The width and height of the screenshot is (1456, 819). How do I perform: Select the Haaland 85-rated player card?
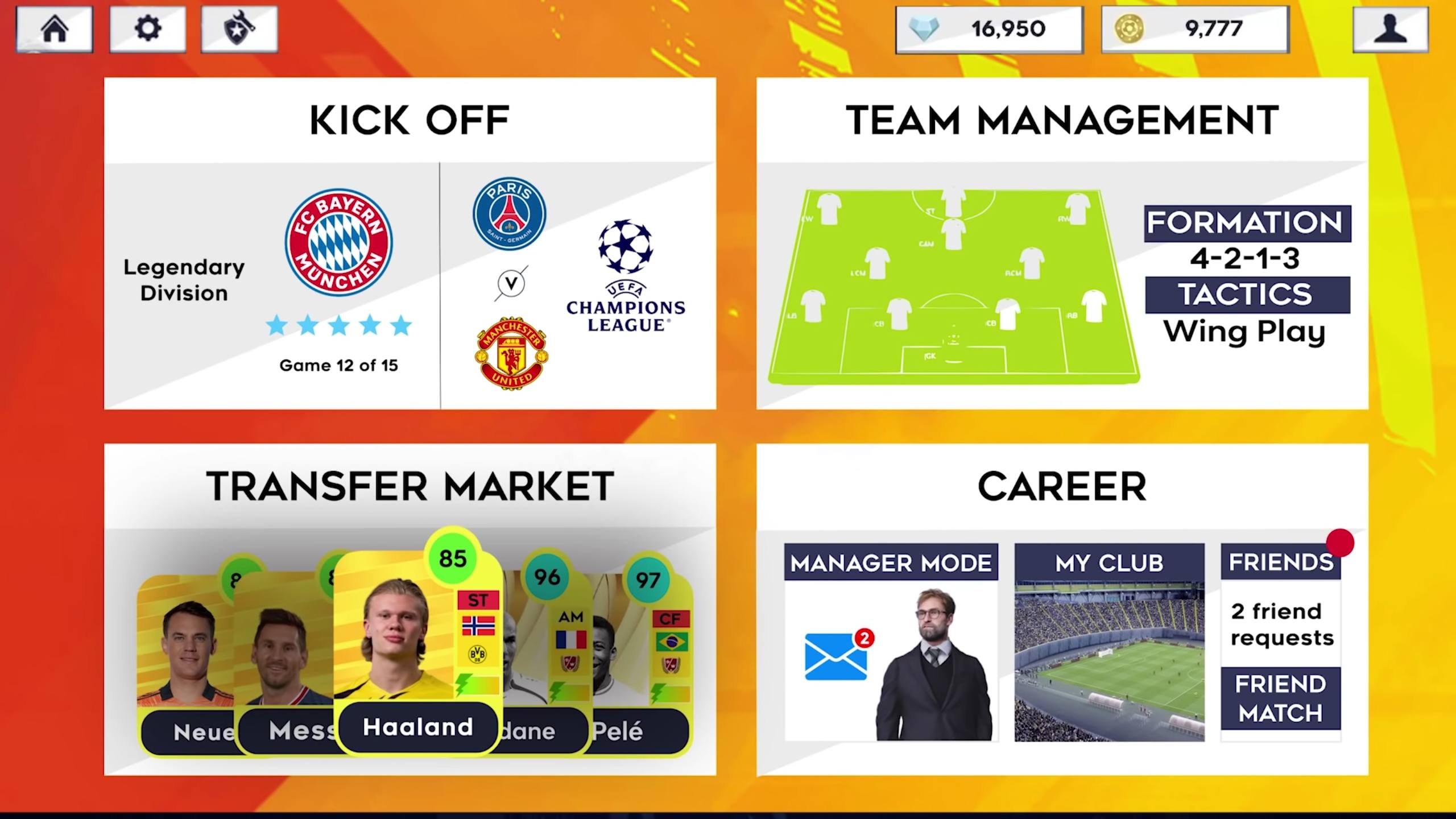(x=418, y=643)
